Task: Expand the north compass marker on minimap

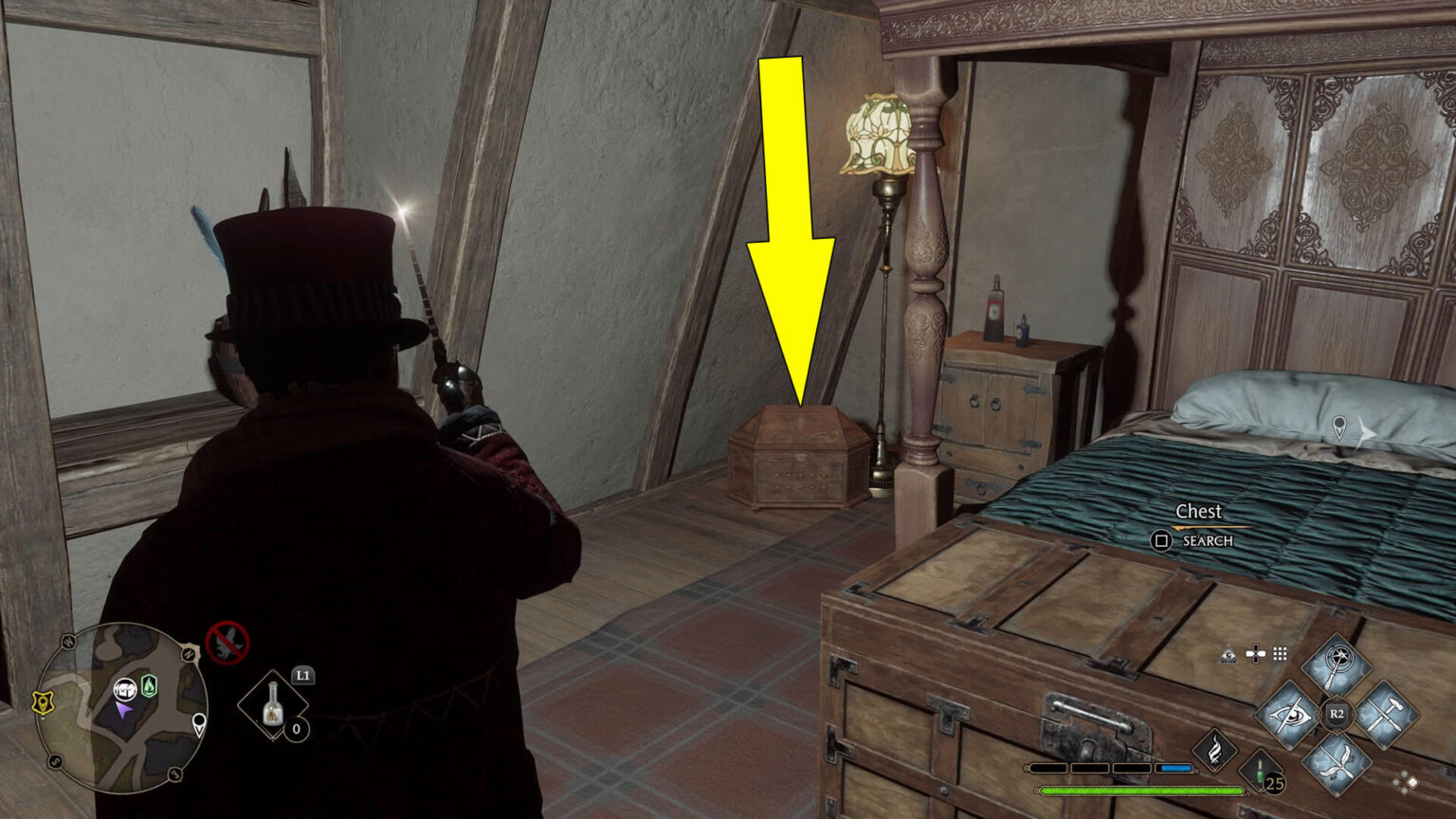Action: (x=189, y=652)
